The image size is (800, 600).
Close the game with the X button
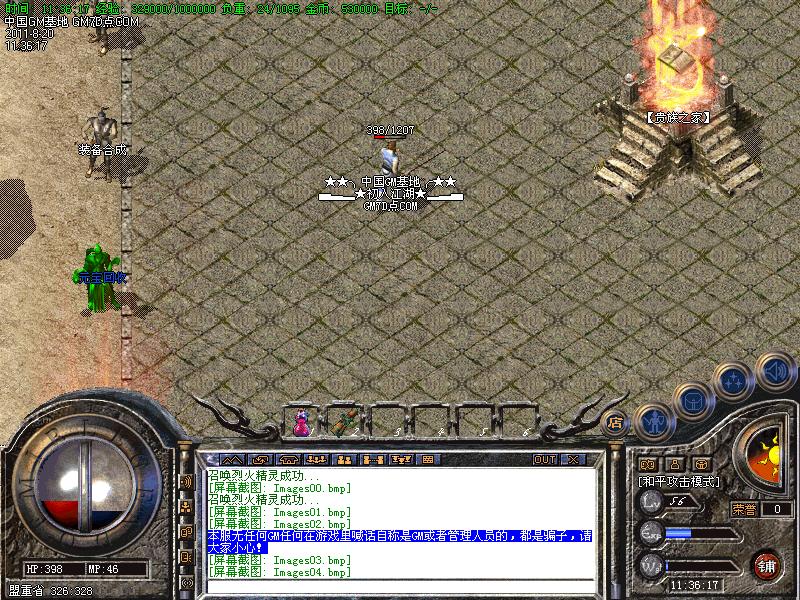(574, 460)
